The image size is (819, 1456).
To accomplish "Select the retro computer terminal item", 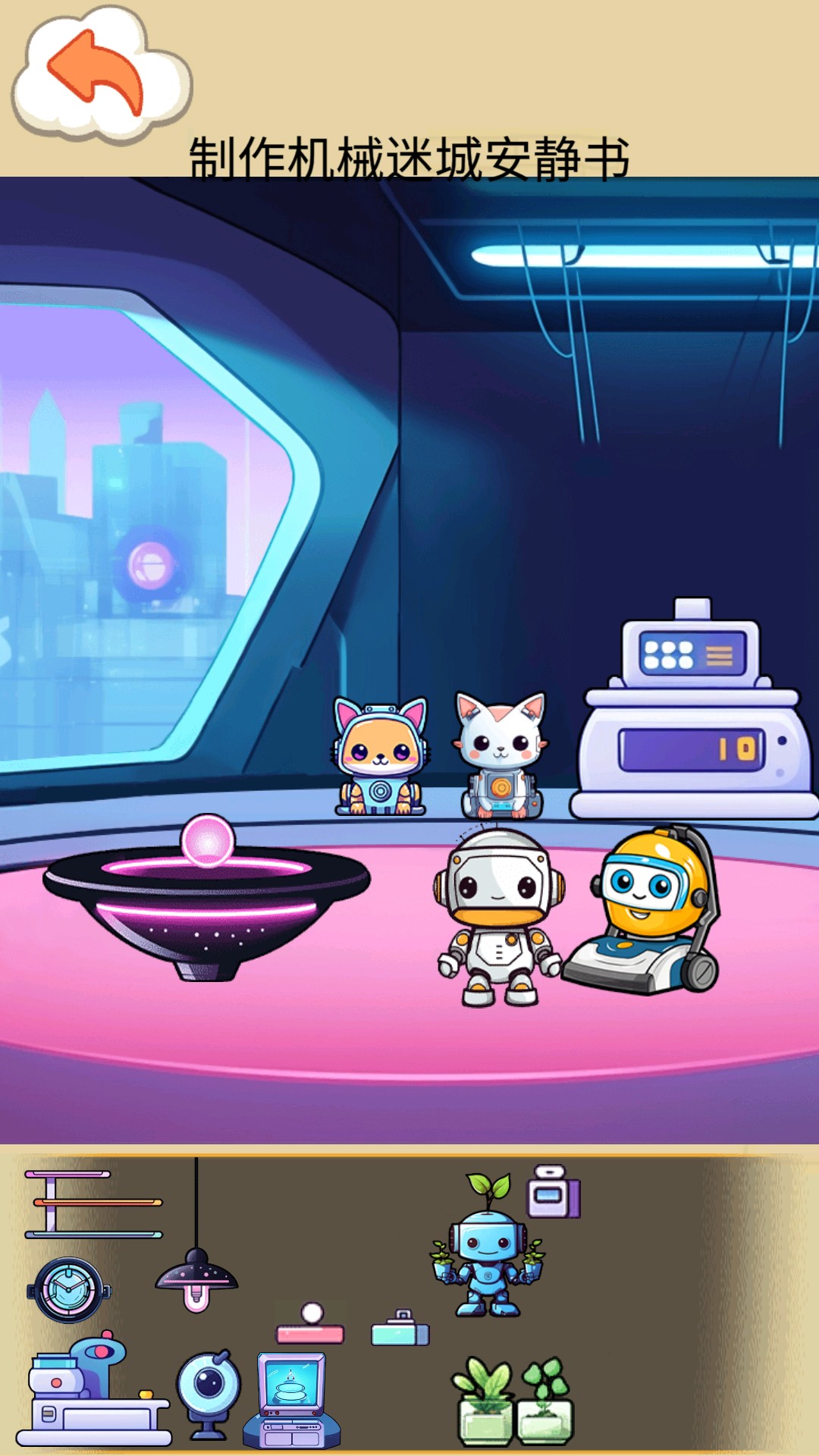I will click(x=292, y=1400).
